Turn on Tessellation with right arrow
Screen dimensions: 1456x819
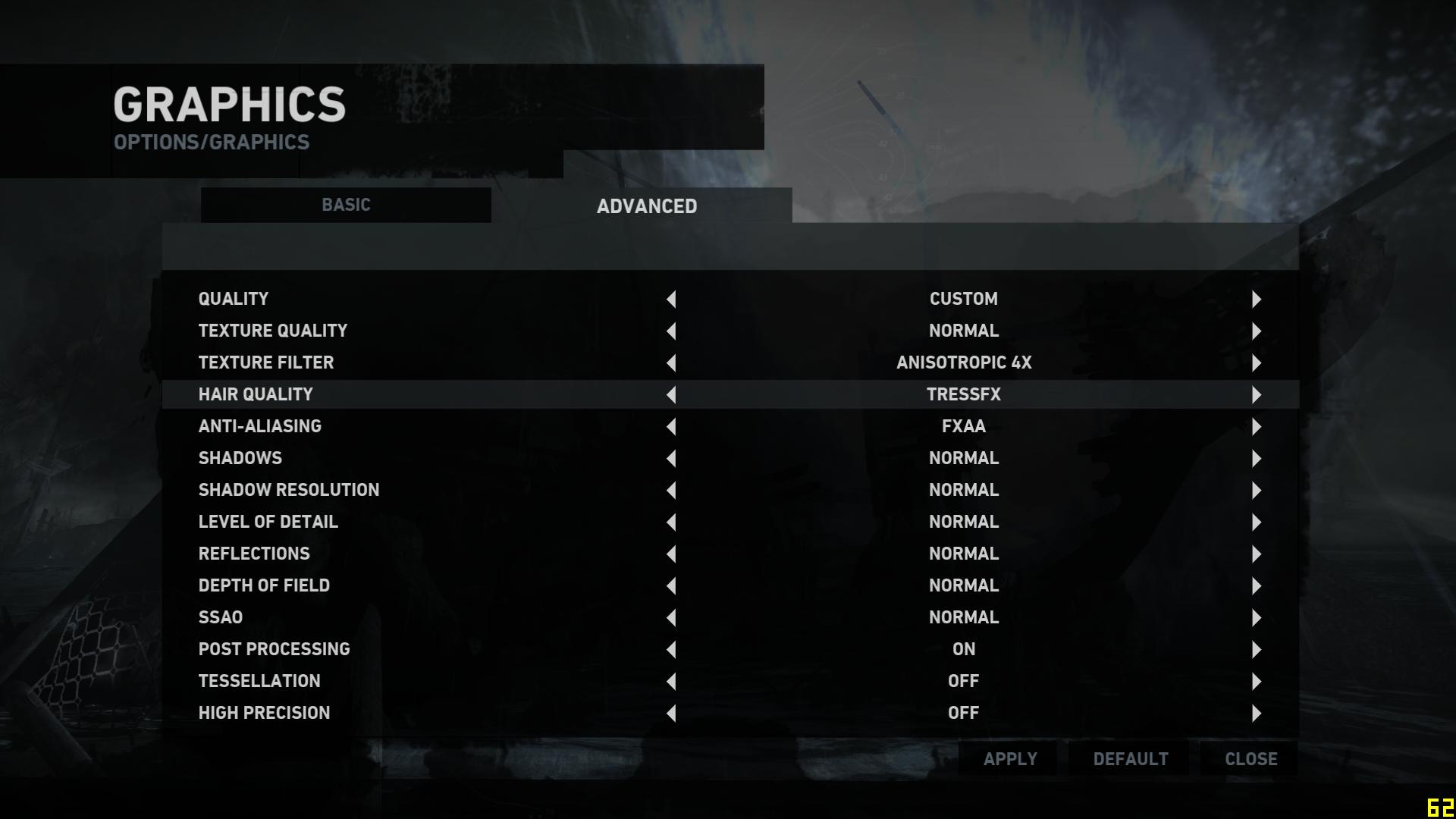tap(1257, 682)
